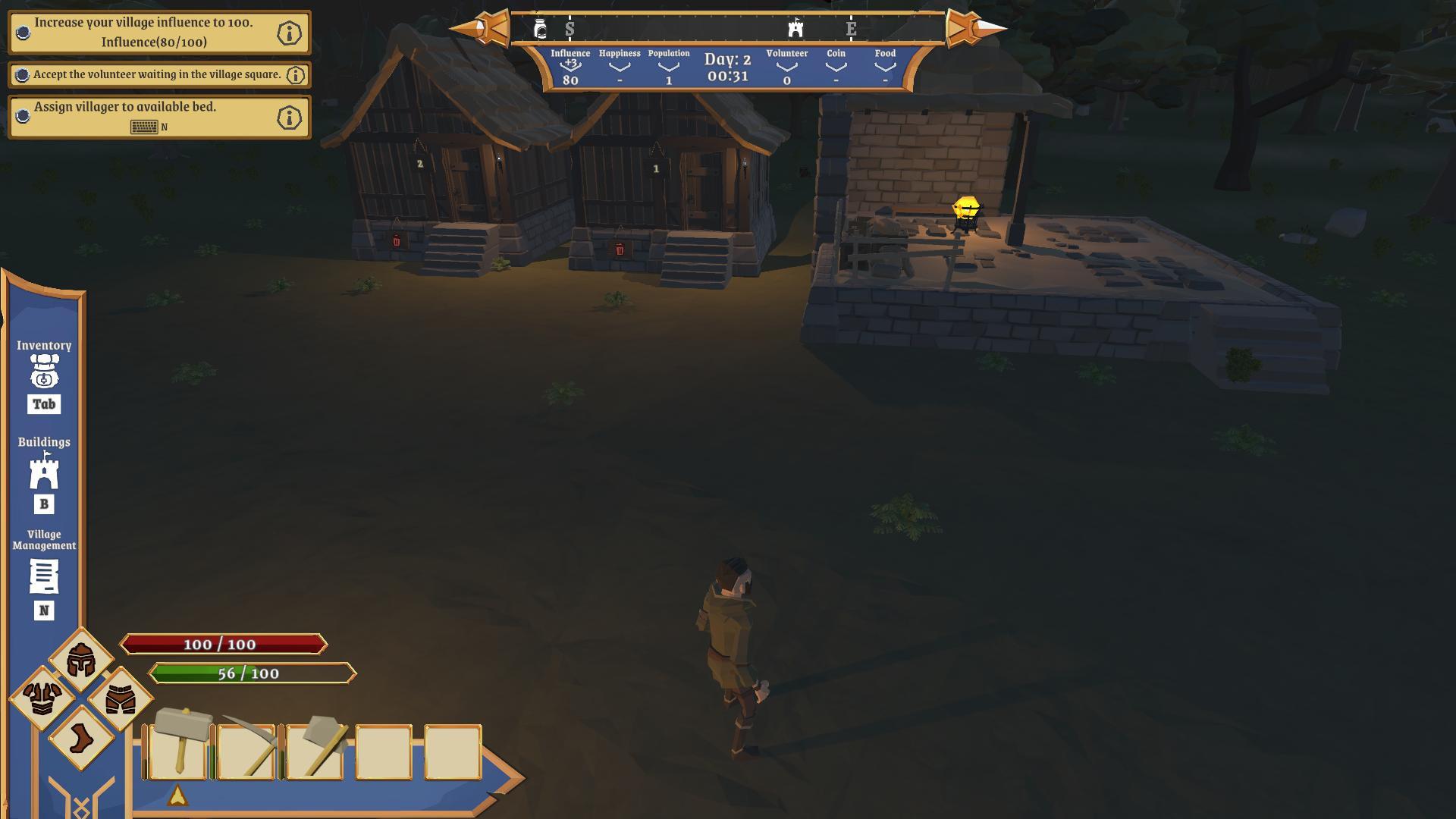Expand the Influence stat chevron
Screen dimensions: 1456x819
click(x=570, y=67)
